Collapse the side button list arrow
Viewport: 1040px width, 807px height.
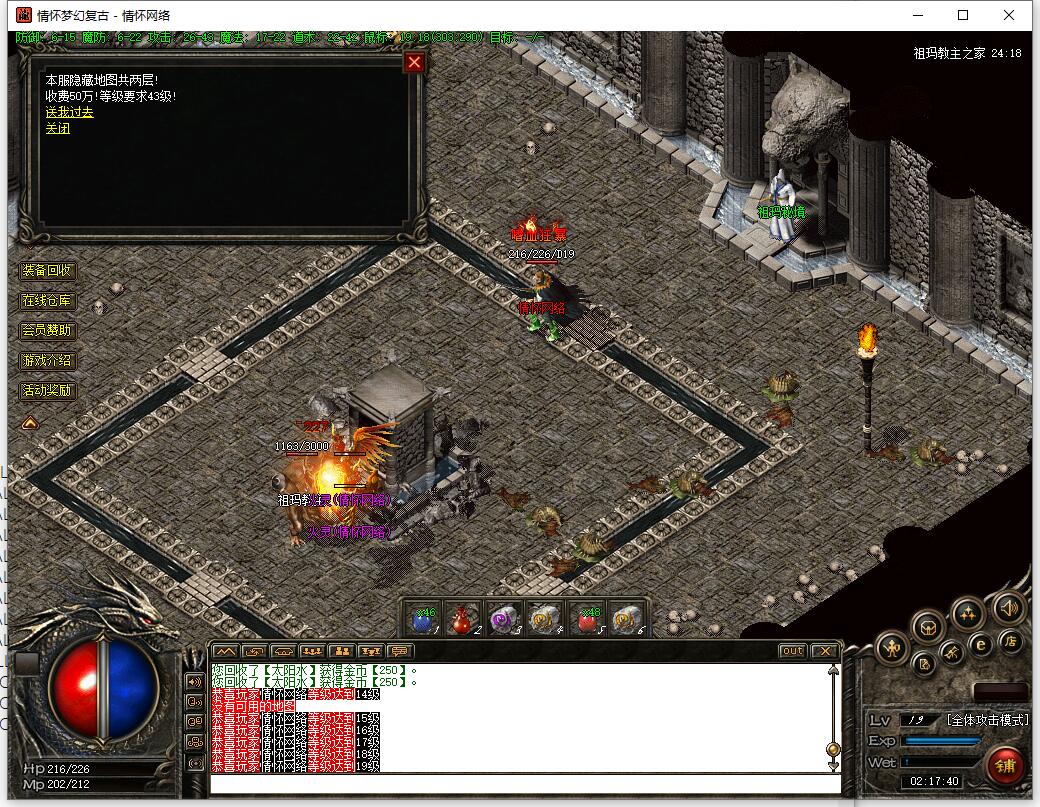pyautogui.click(x=30, y=423)
